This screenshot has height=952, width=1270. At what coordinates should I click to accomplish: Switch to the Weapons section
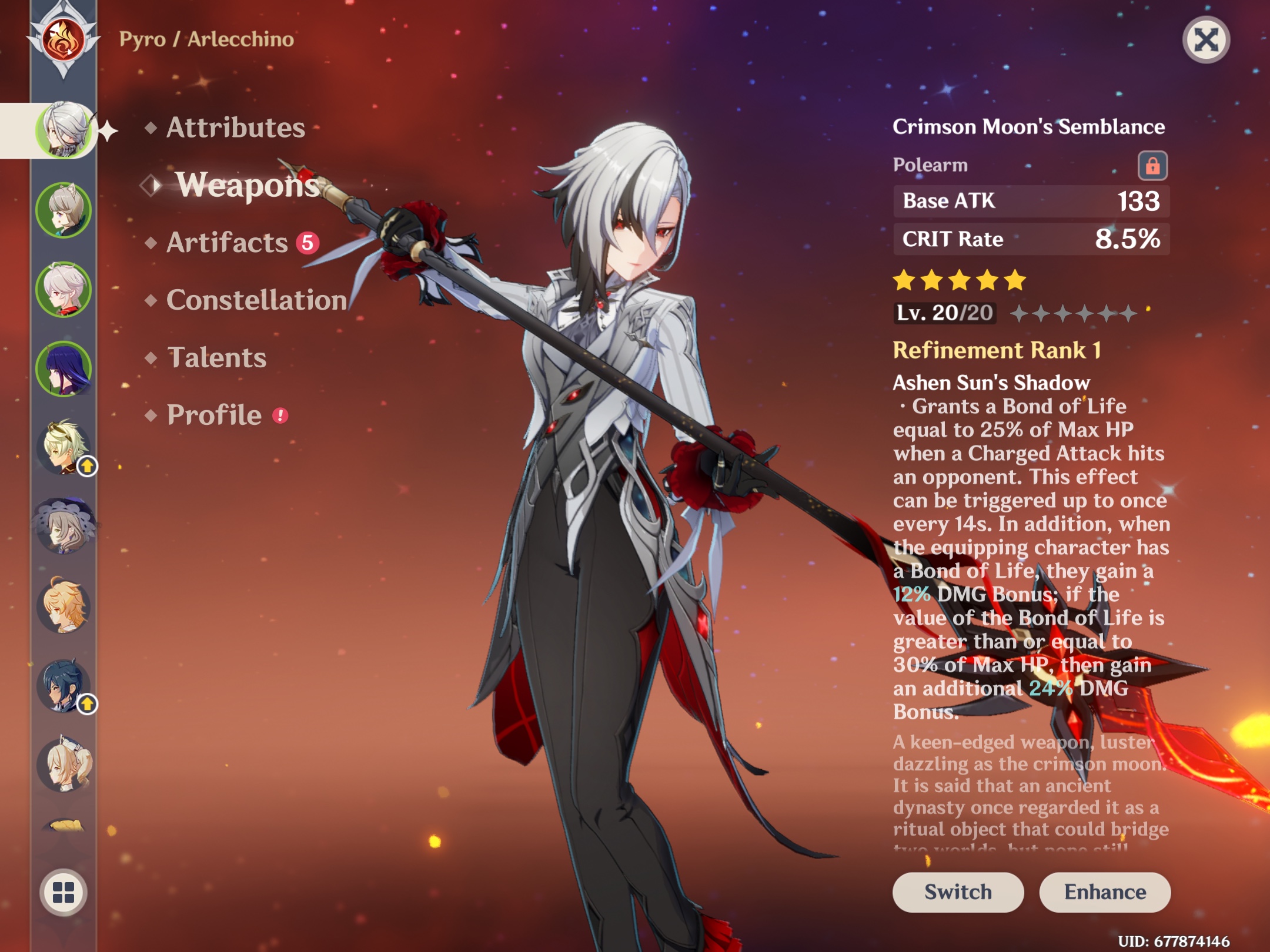tap(248, 187)
